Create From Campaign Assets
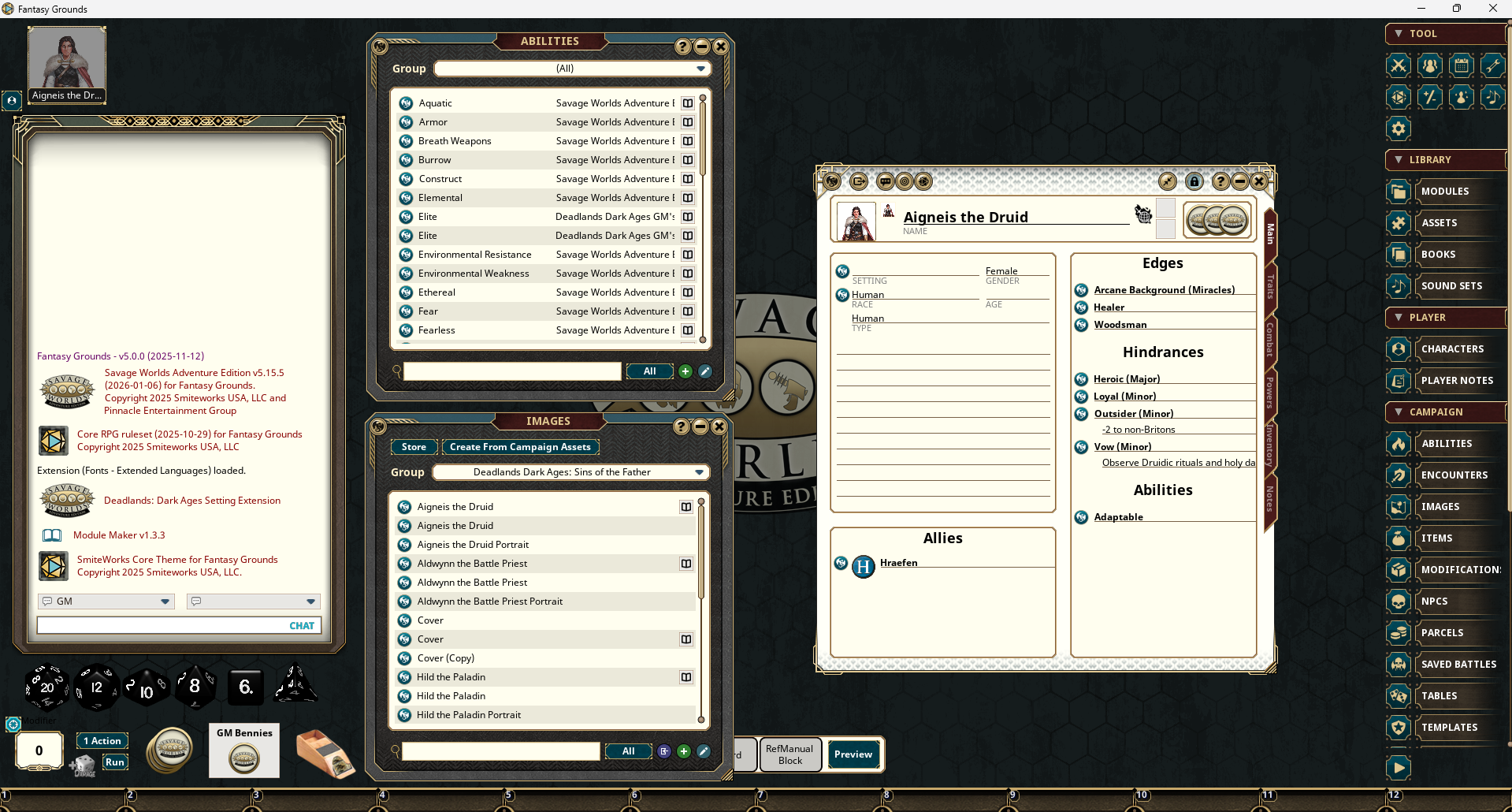Image resolution: width=1512 pixels, height=812 pixels. click(x=520, y=447)
